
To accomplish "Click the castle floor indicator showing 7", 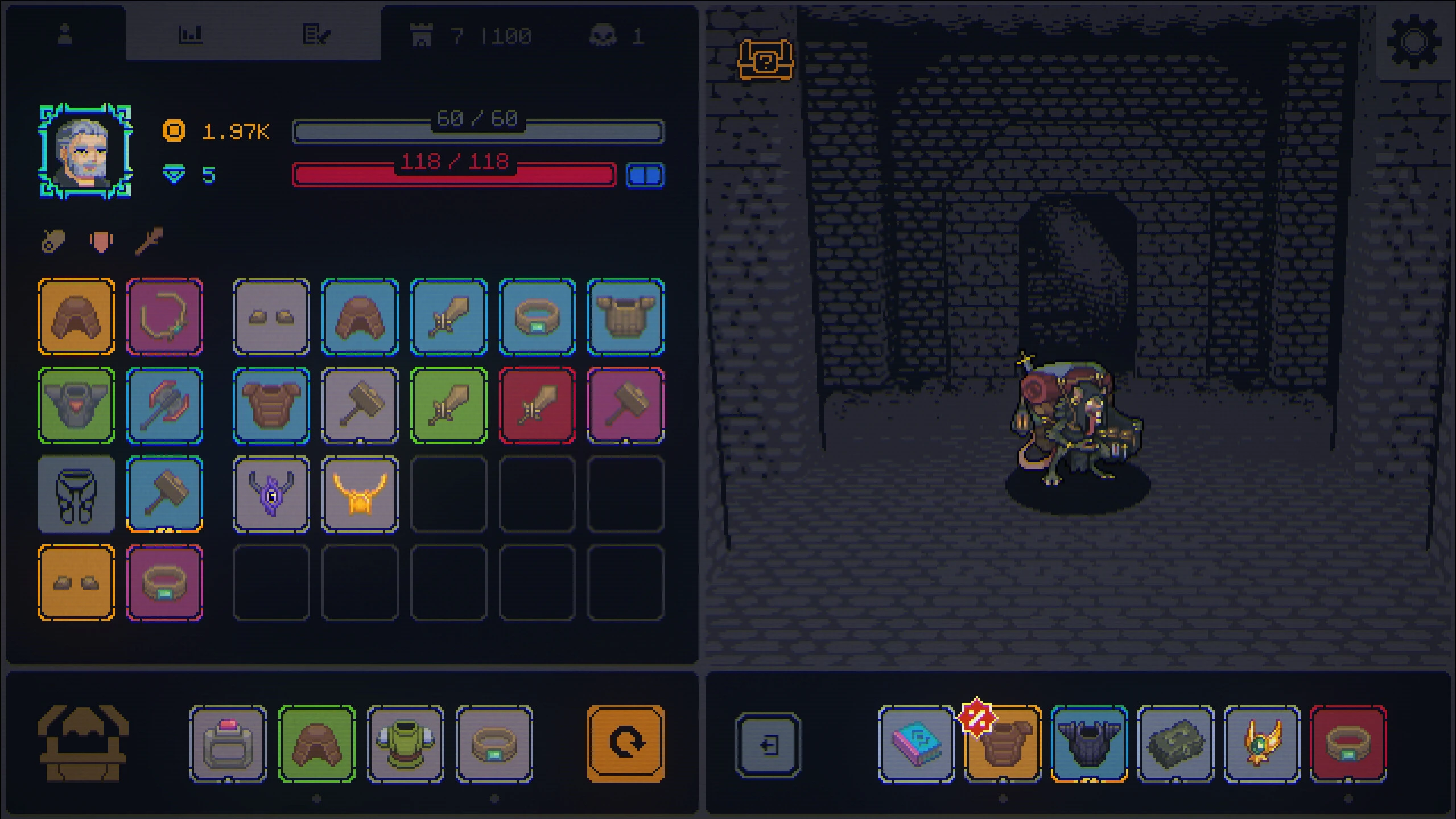I will [x=422, y=34].
